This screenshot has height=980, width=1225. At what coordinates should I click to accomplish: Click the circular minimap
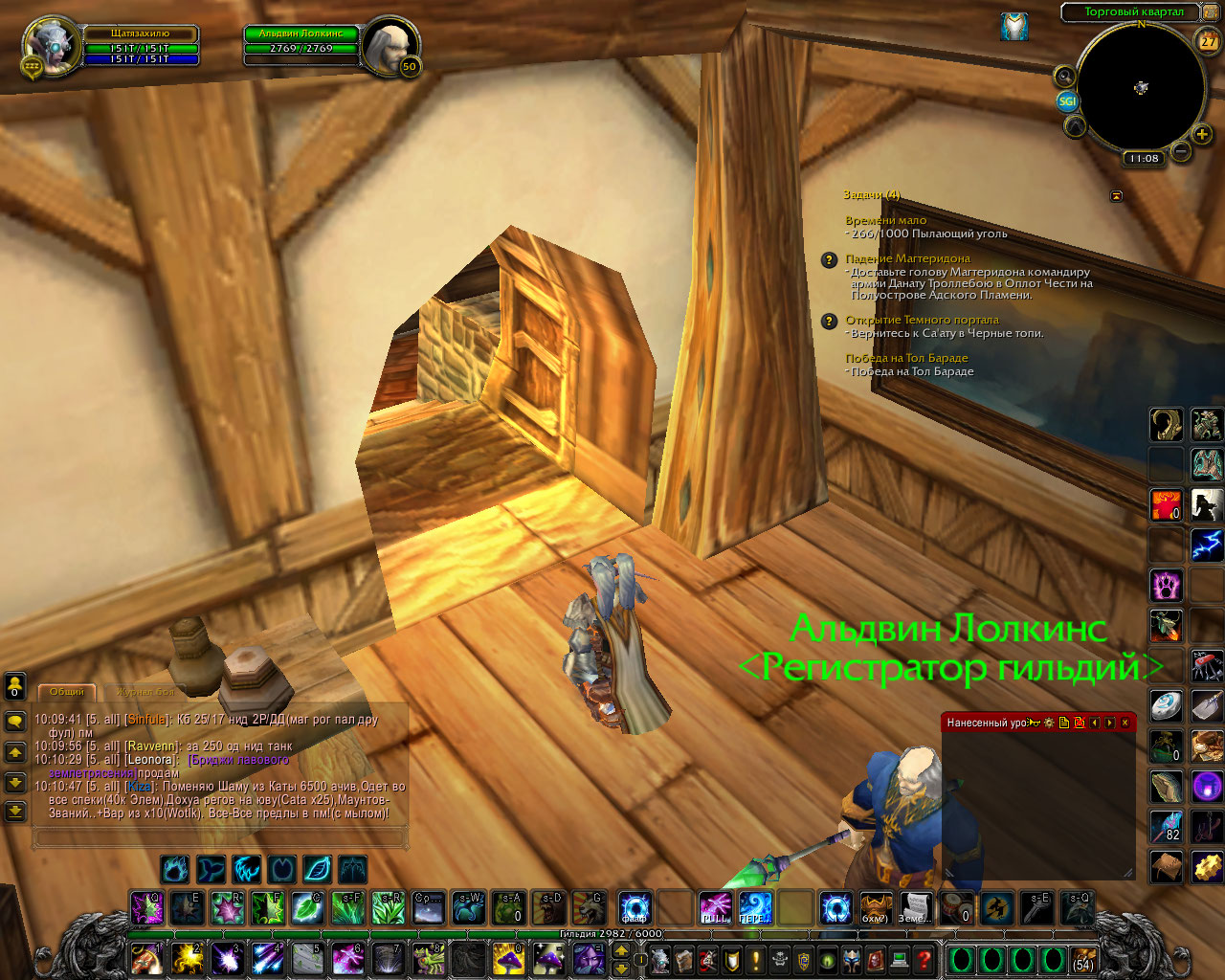pos(1140,88)
